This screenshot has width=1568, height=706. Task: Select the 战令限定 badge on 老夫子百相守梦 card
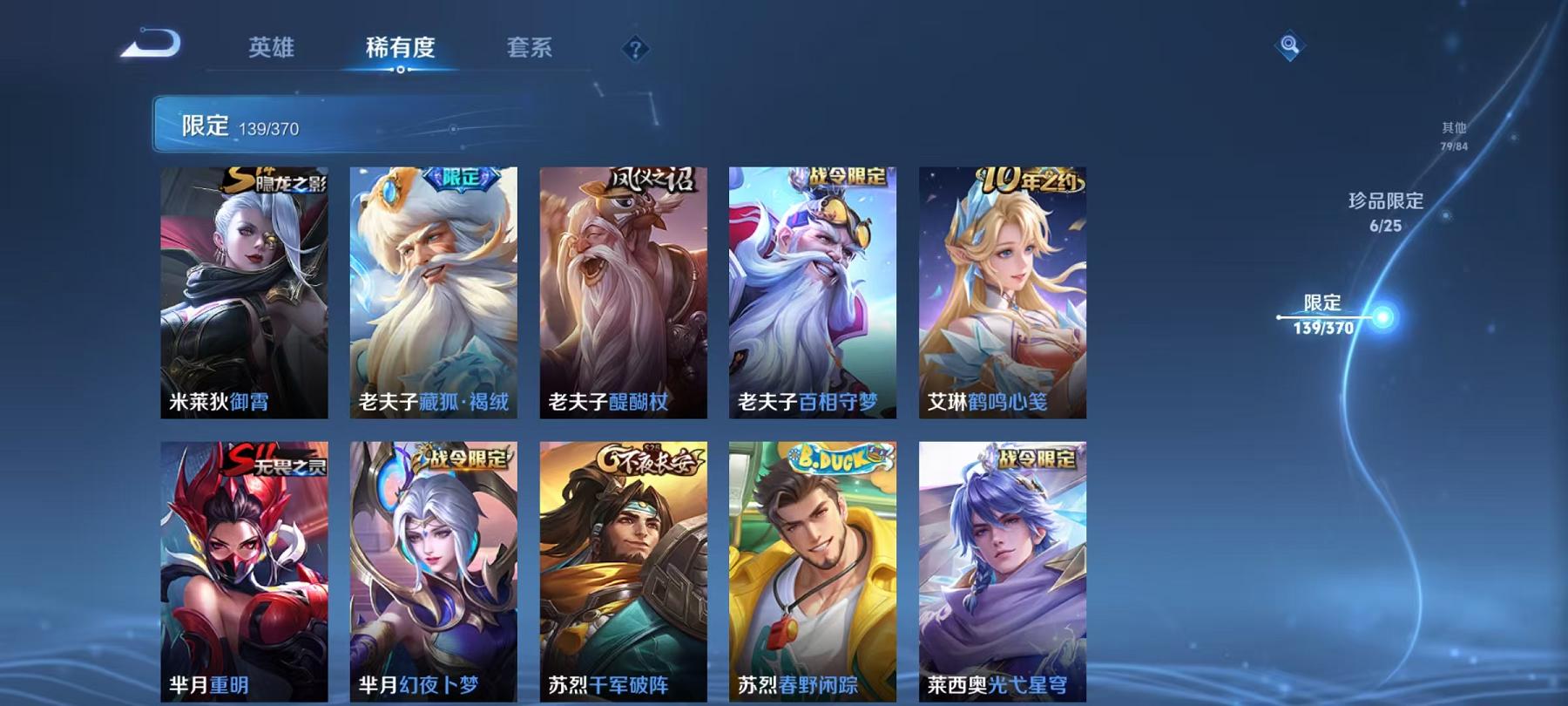[x=835, y=176]
